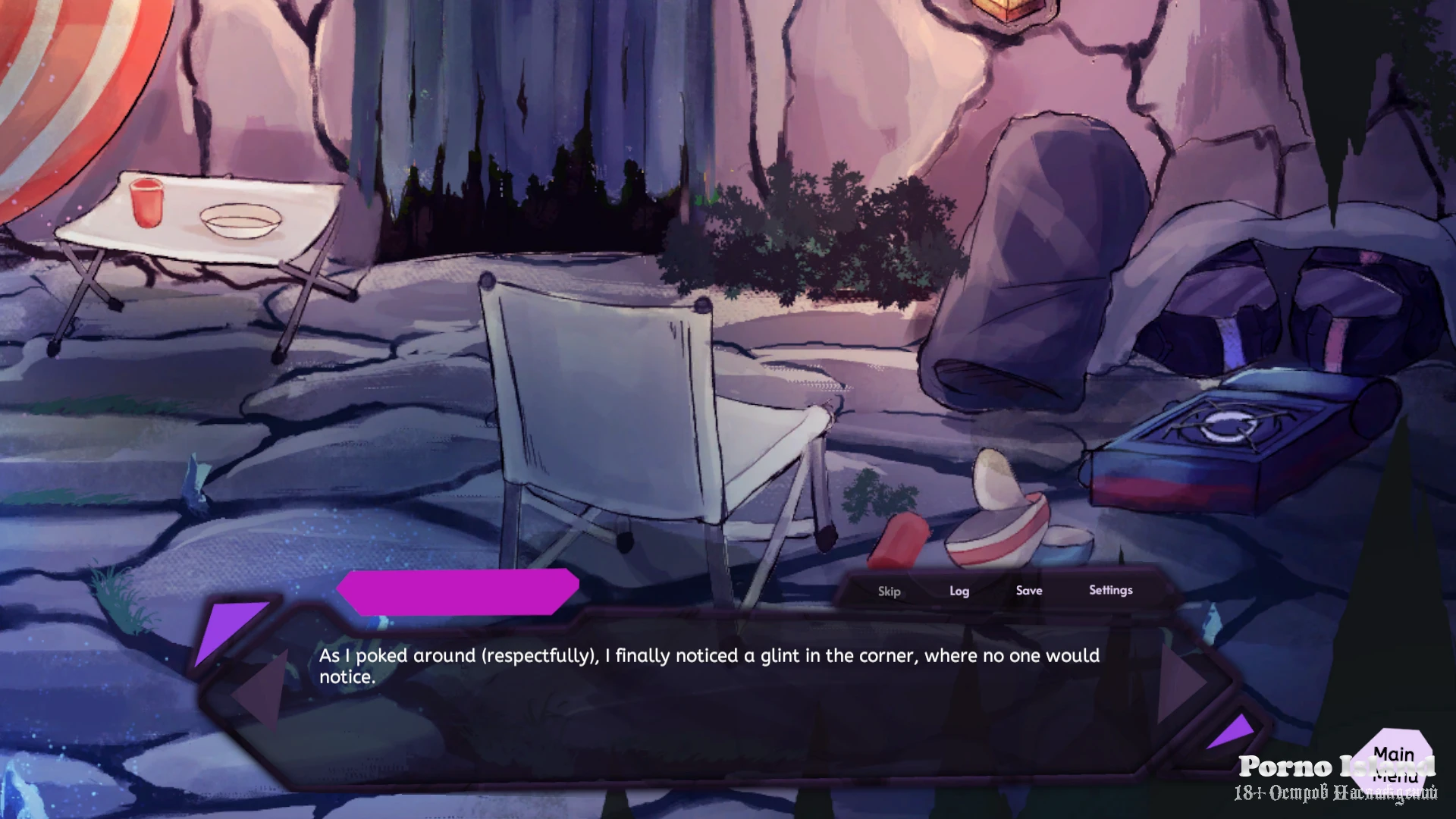
Task: Save the current game
Action: coord(1029,590)
